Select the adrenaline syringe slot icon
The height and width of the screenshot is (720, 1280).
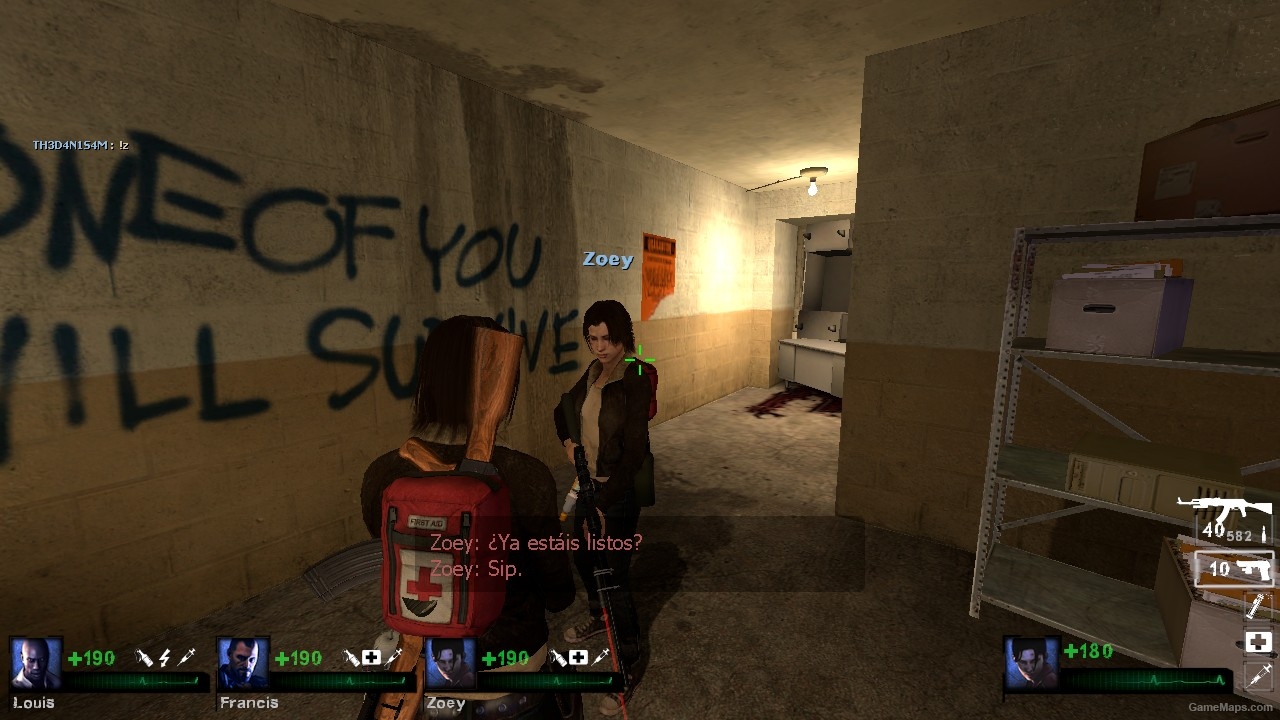tap(1258, 677)
